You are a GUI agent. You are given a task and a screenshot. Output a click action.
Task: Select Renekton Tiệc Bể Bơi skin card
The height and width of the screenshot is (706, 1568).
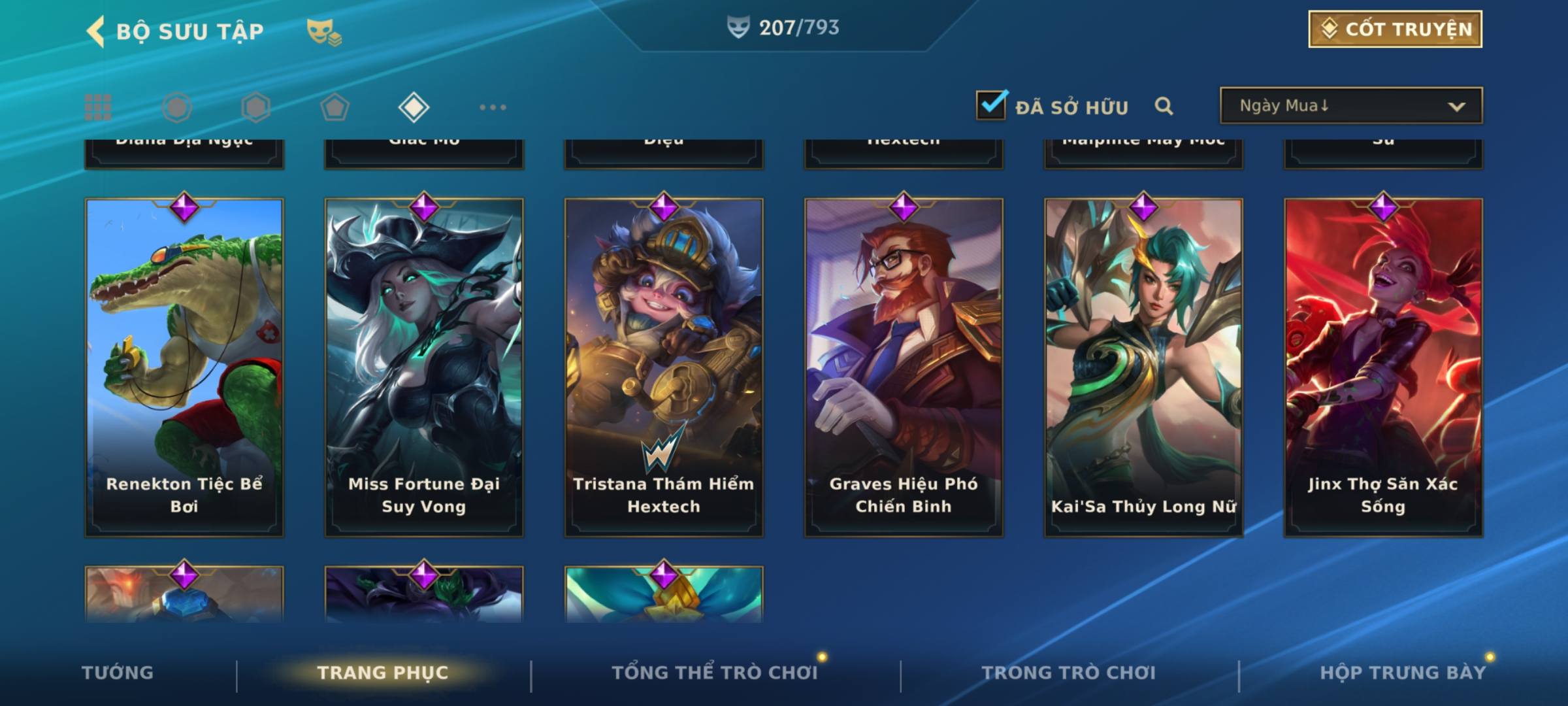click(184, 366)
